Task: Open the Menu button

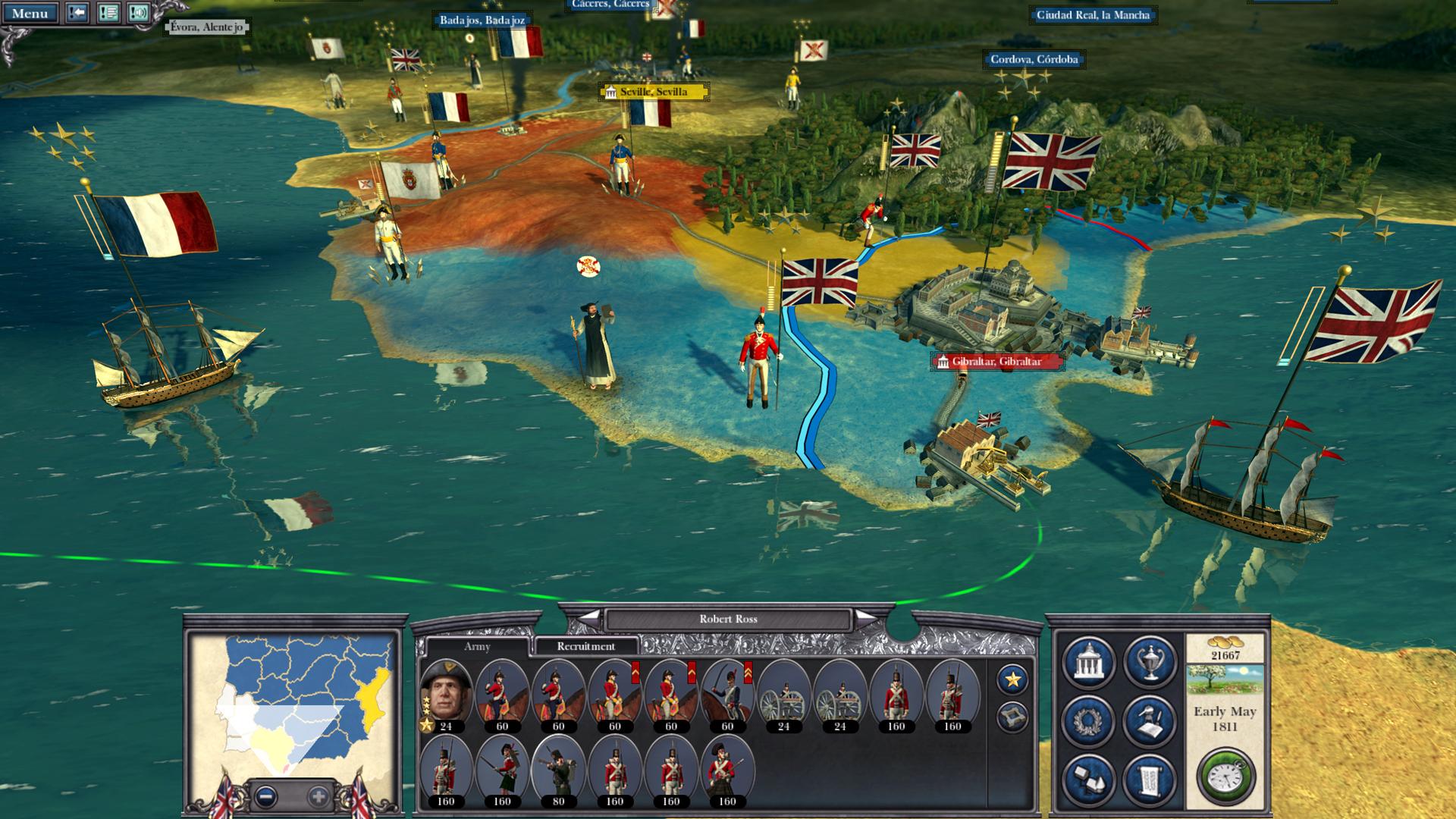Action: [29, 13]
